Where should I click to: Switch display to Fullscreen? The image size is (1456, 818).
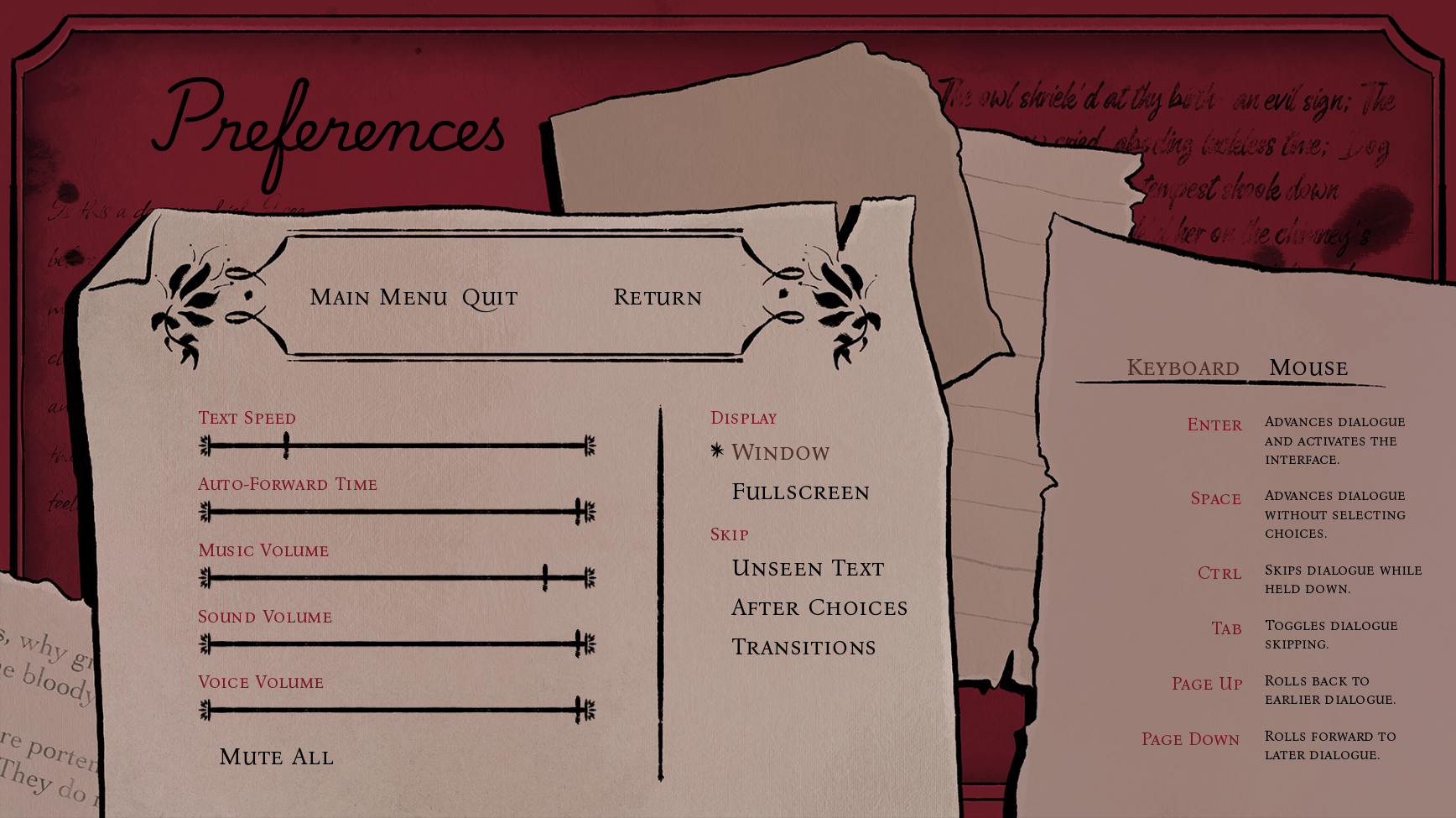800,492
